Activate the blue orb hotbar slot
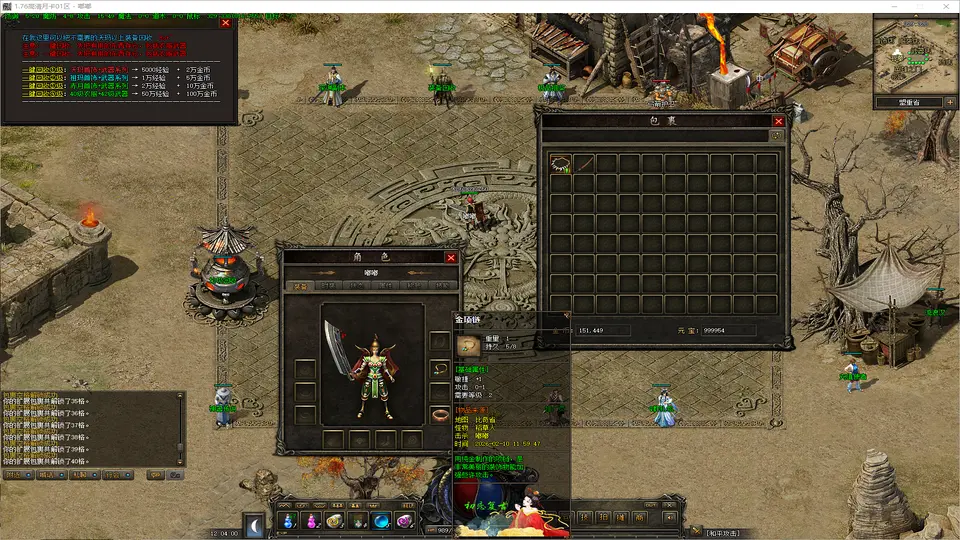960x540 pixels. tap(381, 521)
